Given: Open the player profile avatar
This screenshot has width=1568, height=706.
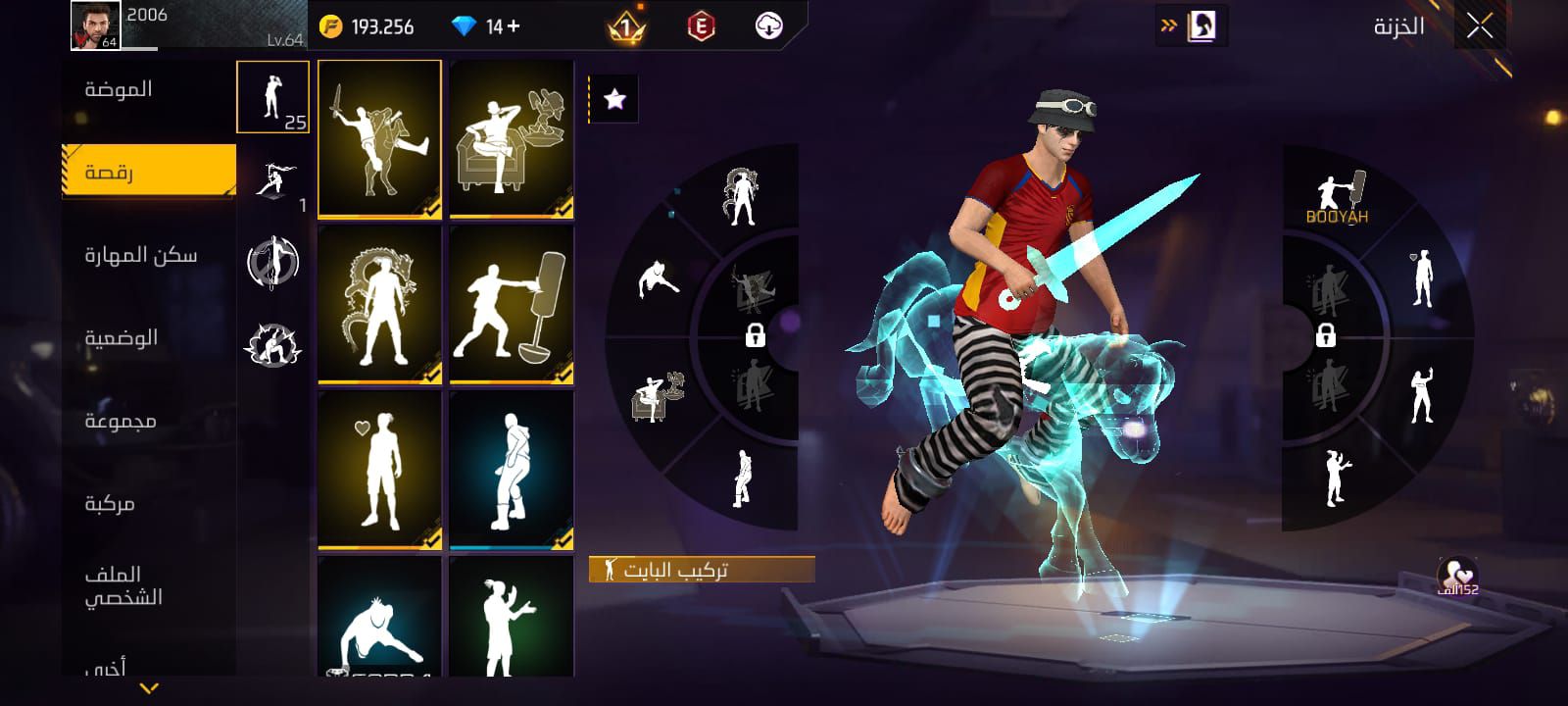Looking at the screenshot, I should point(95,25).
